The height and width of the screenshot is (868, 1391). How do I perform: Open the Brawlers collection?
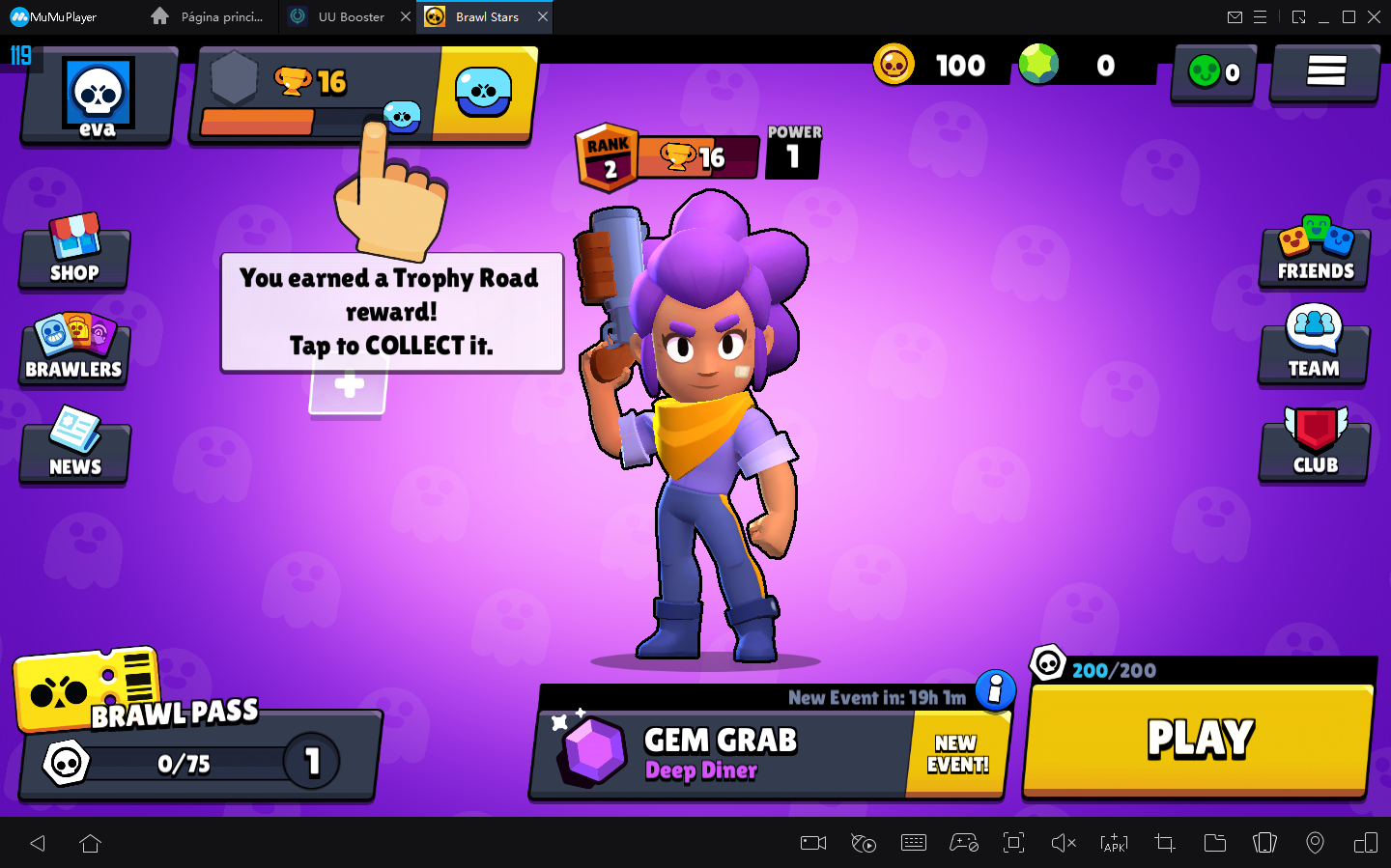(73, 350)
